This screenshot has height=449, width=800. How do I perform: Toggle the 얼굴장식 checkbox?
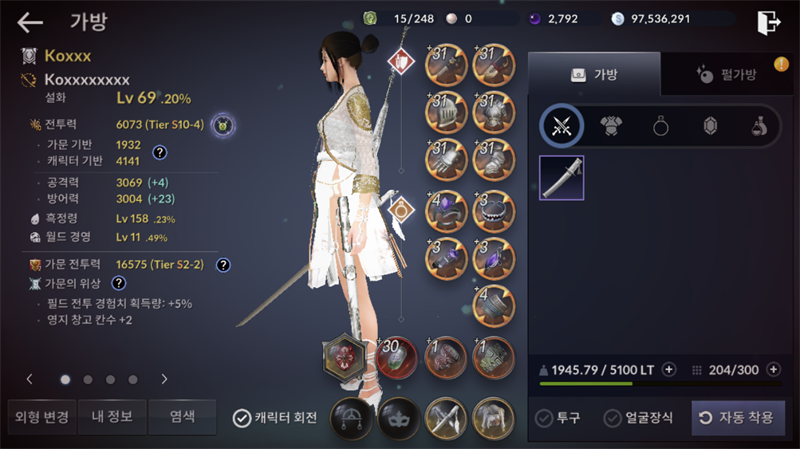(613, 418)
